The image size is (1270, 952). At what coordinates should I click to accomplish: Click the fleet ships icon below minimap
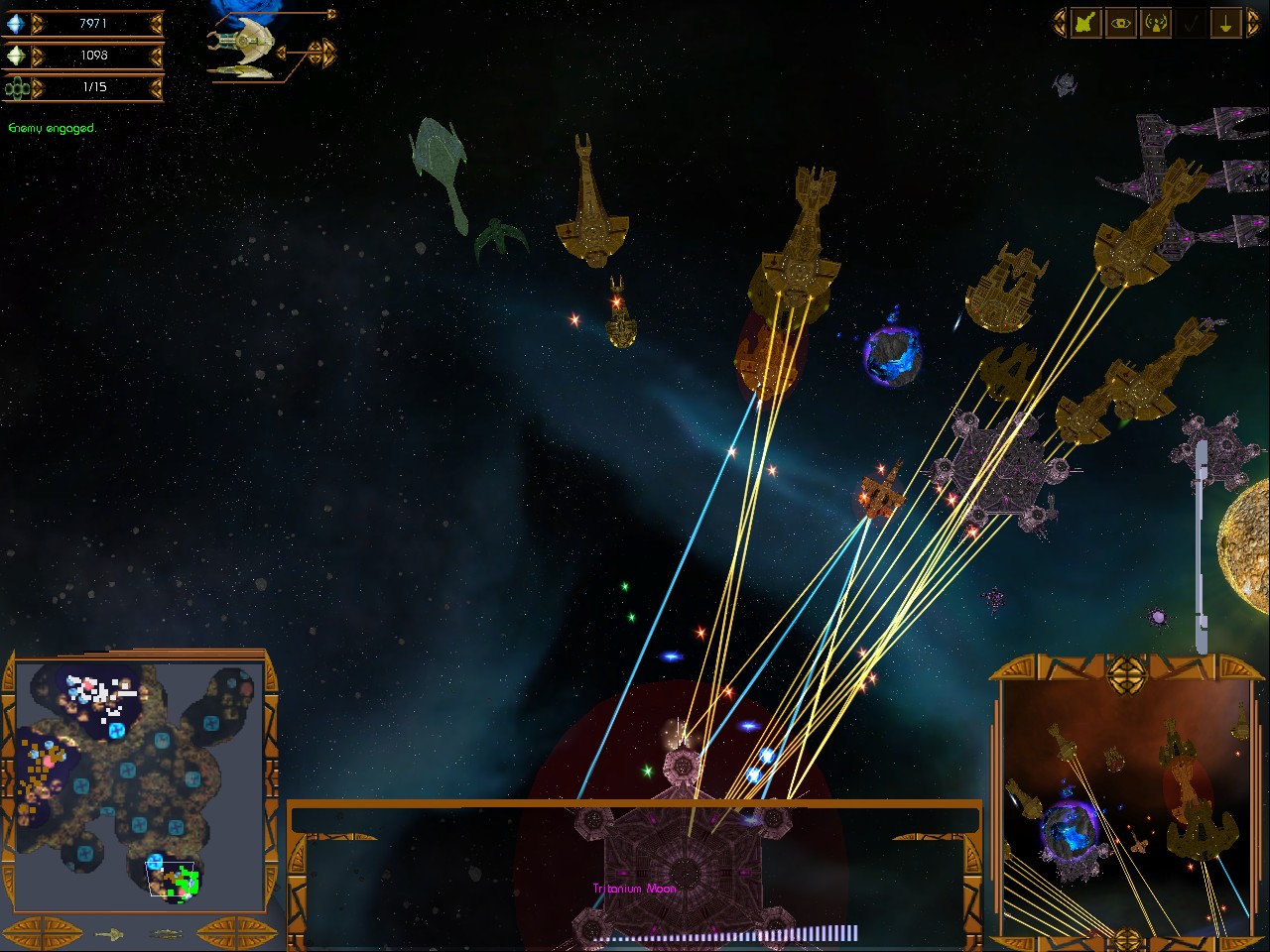click(165, 933)
